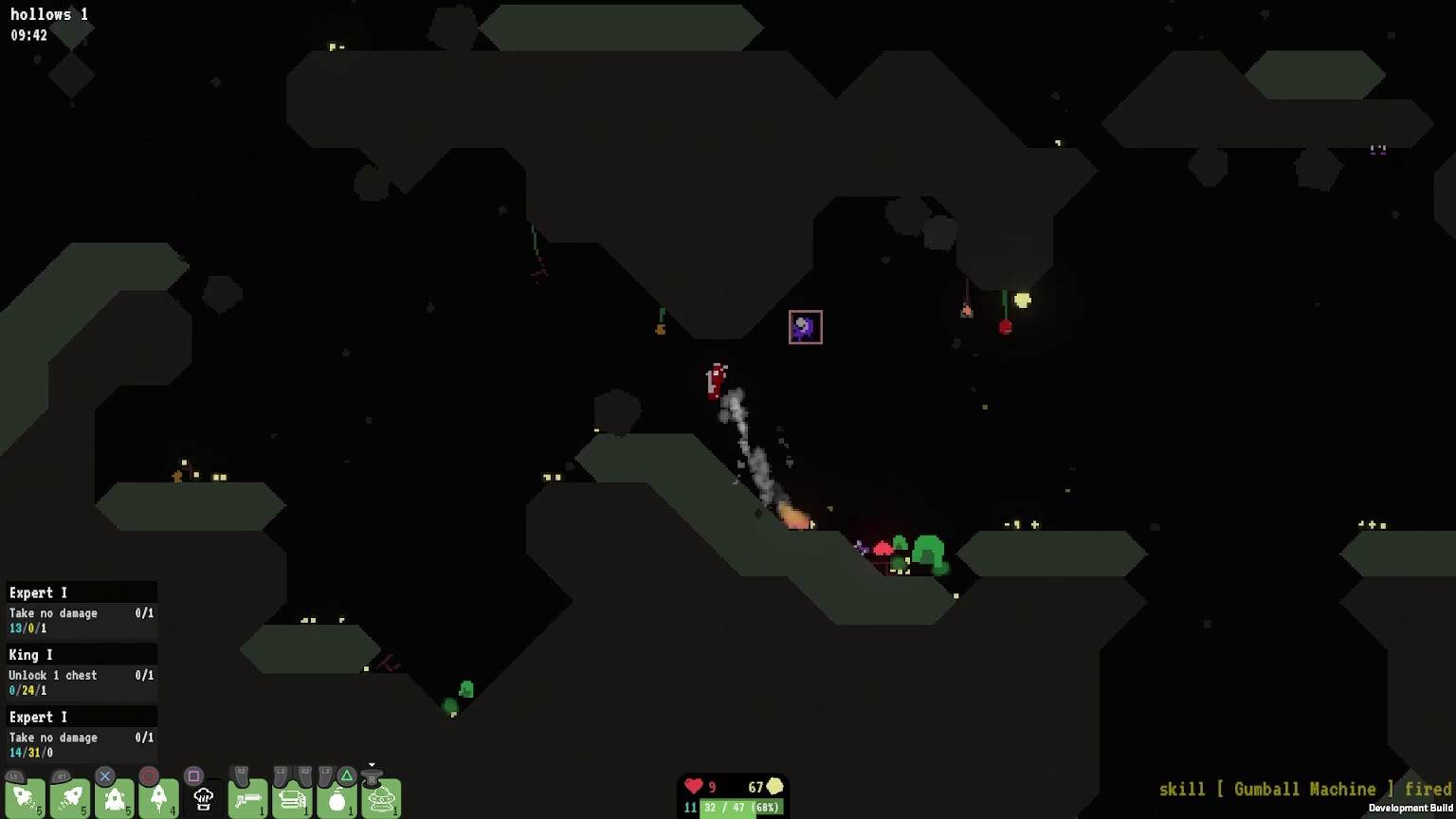
Task: Select the L1 rocket skill in the hotbar
Action: point(24,798)
